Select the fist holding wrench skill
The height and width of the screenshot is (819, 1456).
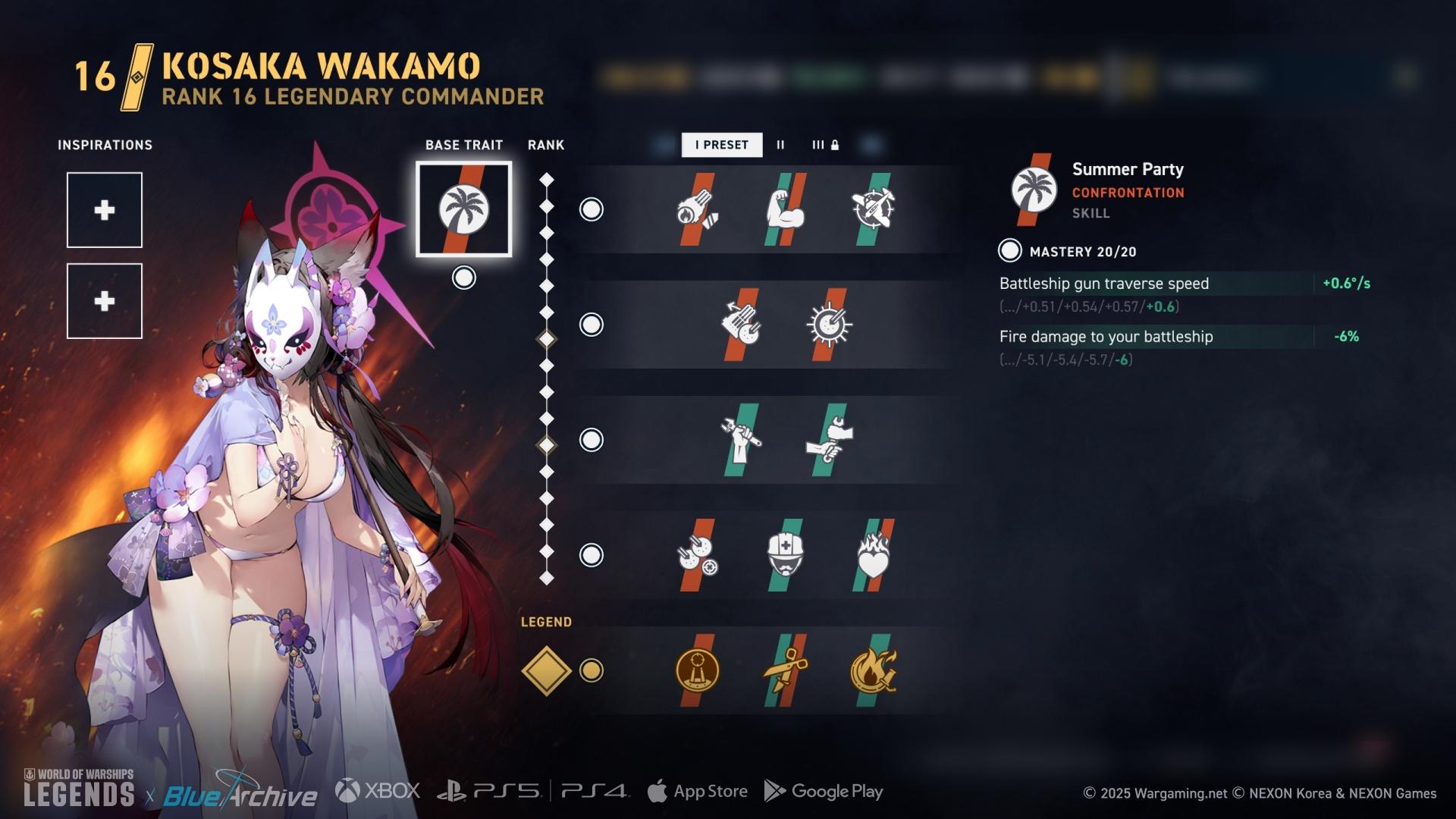point(741,440)
